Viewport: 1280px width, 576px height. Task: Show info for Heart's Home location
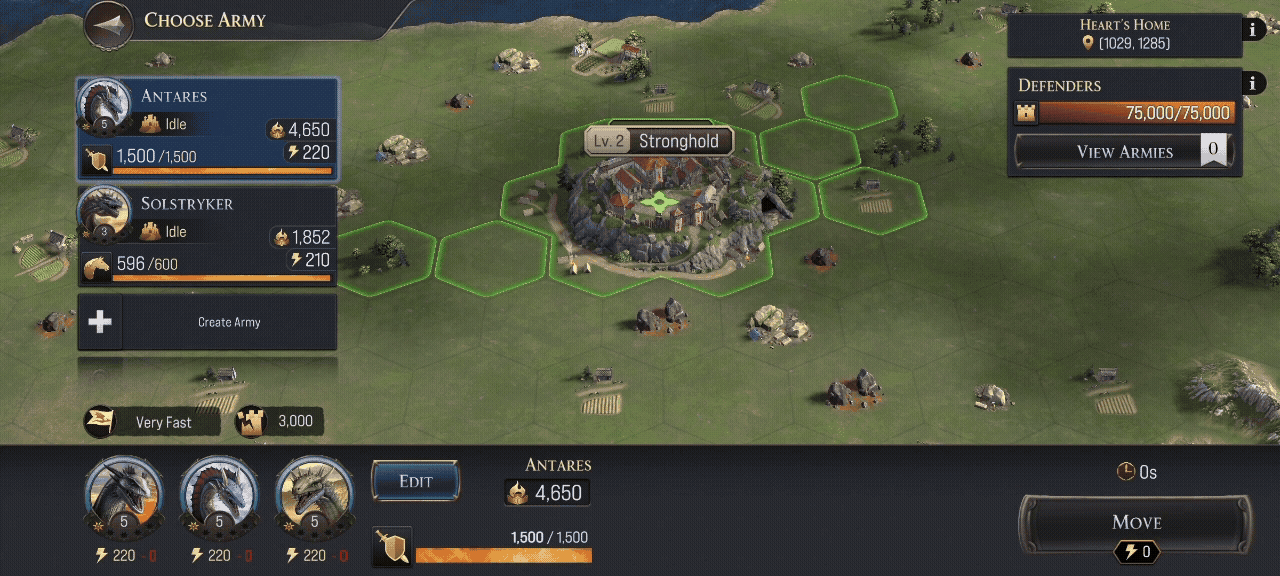[x=1254, y=29]
